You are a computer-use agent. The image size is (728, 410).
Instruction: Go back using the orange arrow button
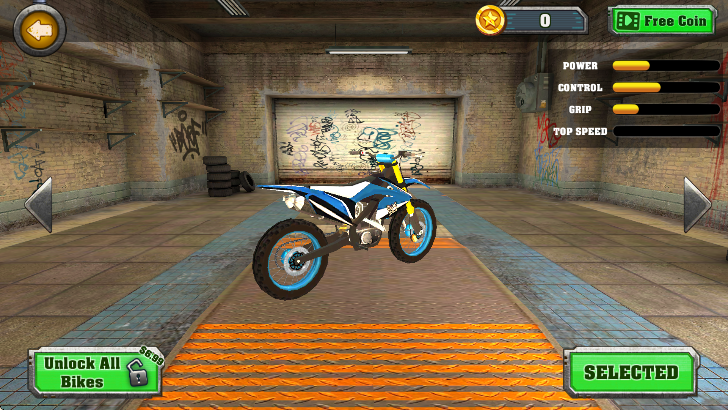point(40,31)
